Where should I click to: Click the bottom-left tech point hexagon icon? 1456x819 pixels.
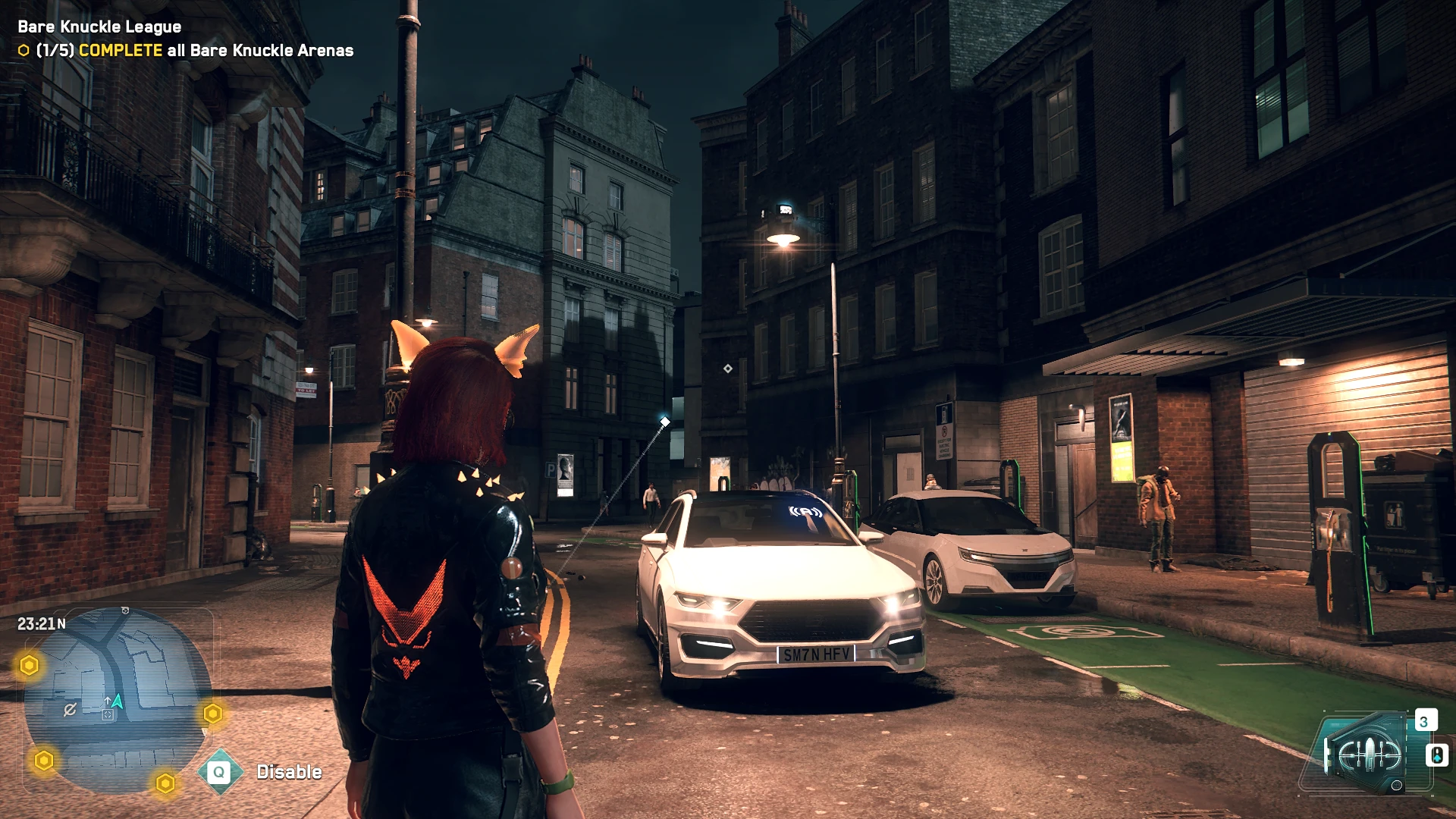(43, 760)
